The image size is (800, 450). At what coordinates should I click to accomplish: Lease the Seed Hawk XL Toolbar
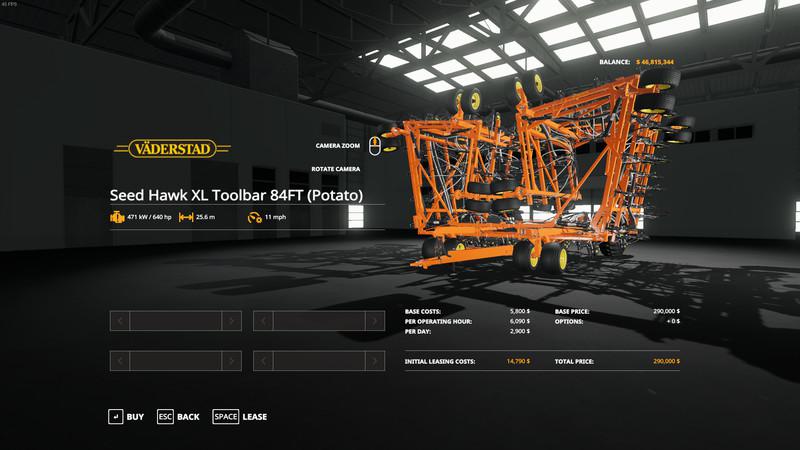[240, 416]
